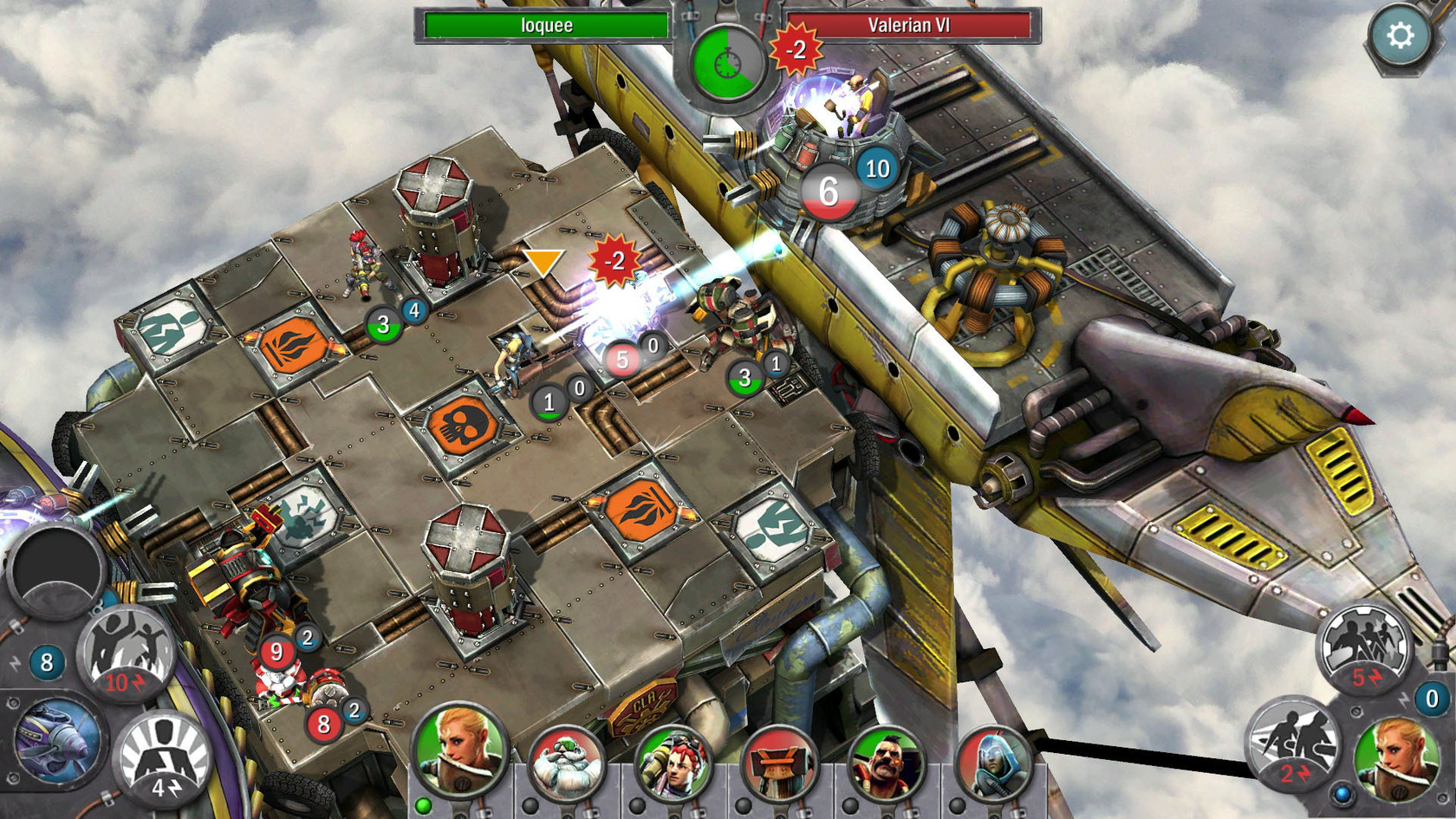Toggle the green ready light under the first portrait
Viewport: 1456px width, 819px height.
pyautogui.click(x=424, y=805)
